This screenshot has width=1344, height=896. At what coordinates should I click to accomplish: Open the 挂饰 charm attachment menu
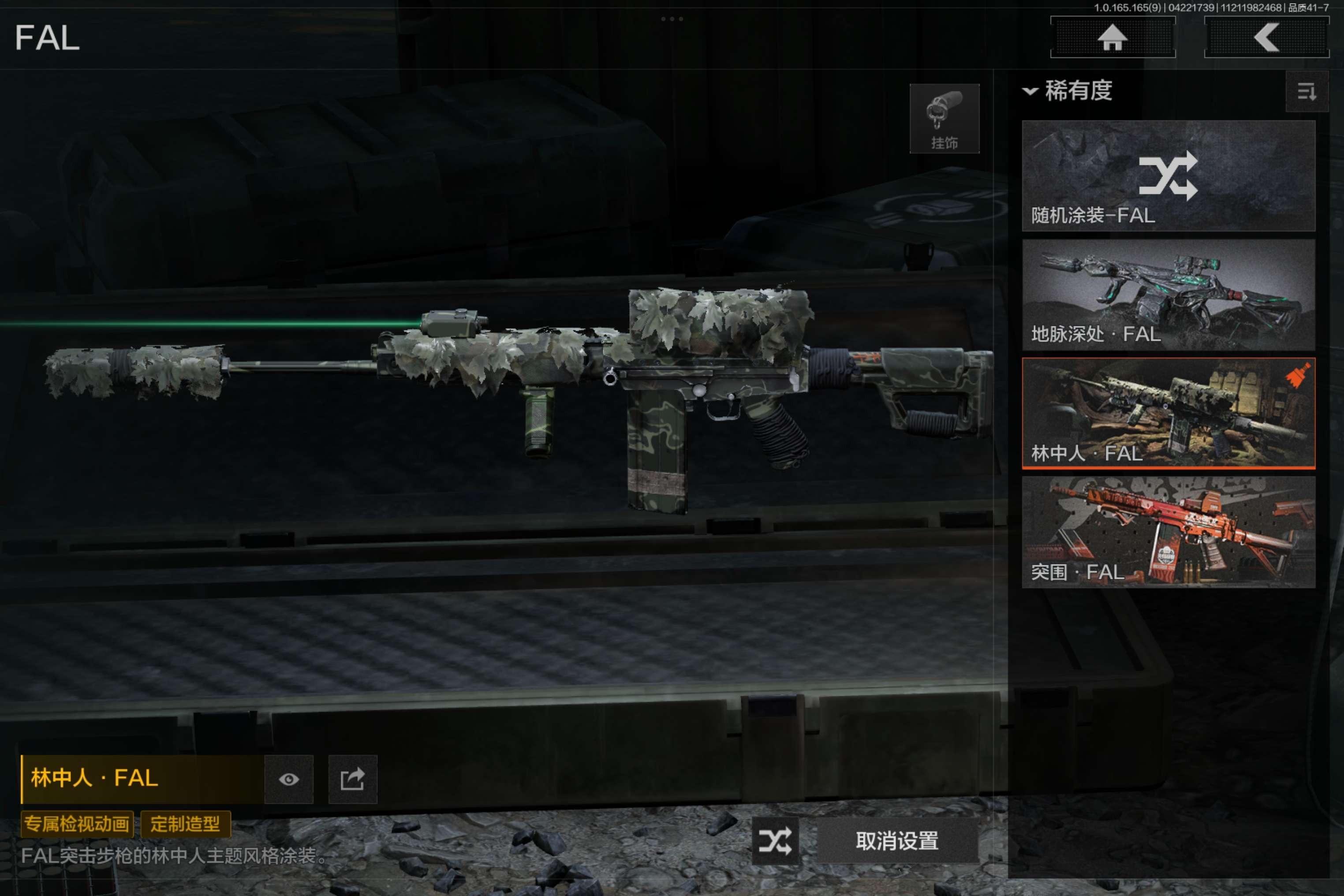click(x=944, y=119)
